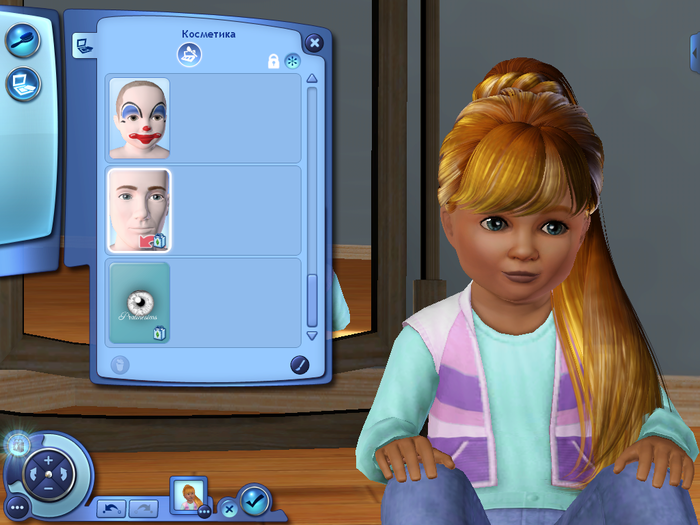The height and width of the screenshot is (525, 700).
Task: Click the small laptop tab beside the panel
Action: pos(81,44)
